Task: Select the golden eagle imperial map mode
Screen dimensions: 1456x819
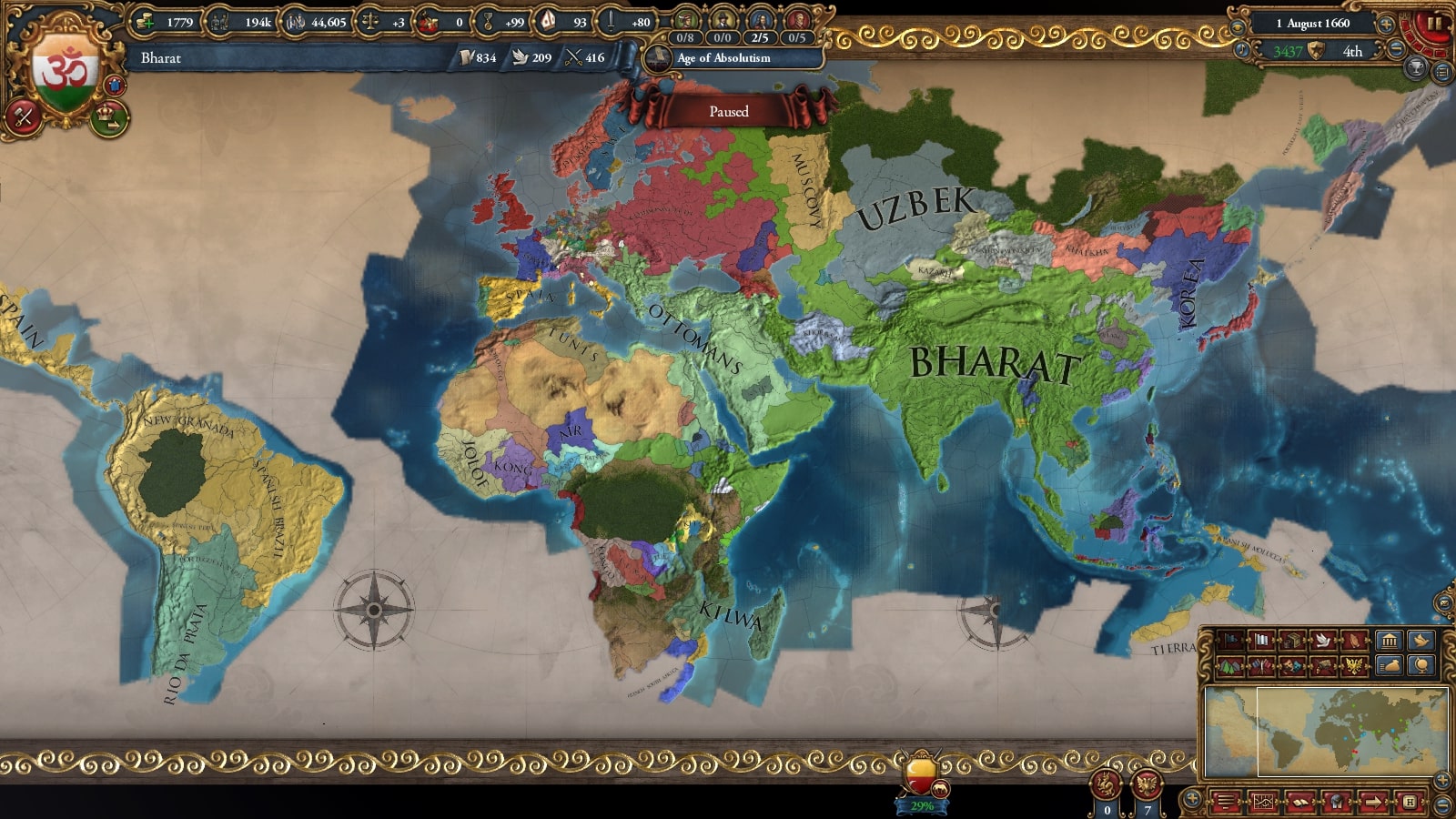Action: point(1354,667)
